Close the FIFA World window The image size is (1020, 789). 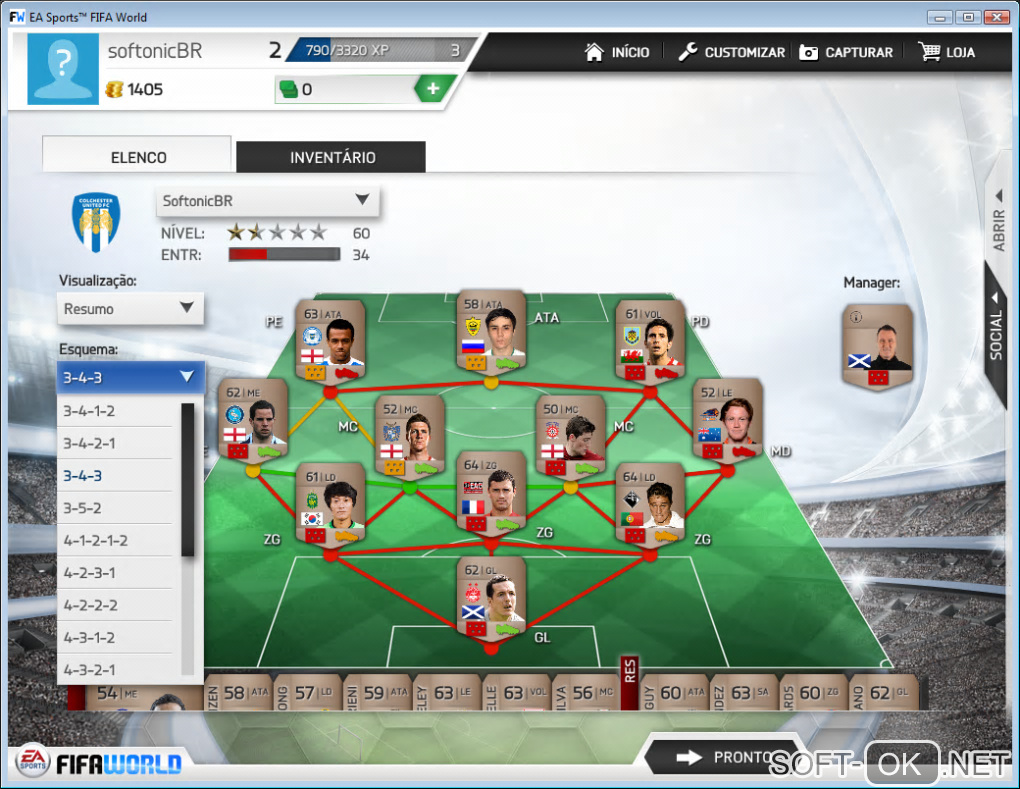point(996,17)
